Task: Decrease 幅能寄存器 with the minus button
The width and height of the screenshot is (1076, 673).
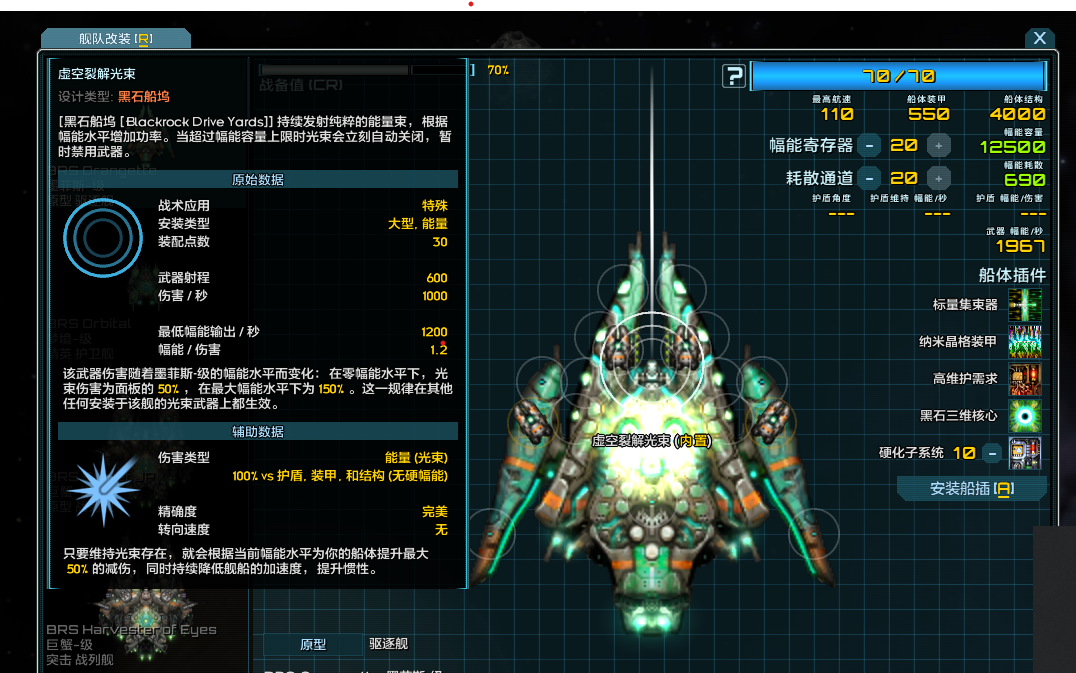Action: coord(870,146)
